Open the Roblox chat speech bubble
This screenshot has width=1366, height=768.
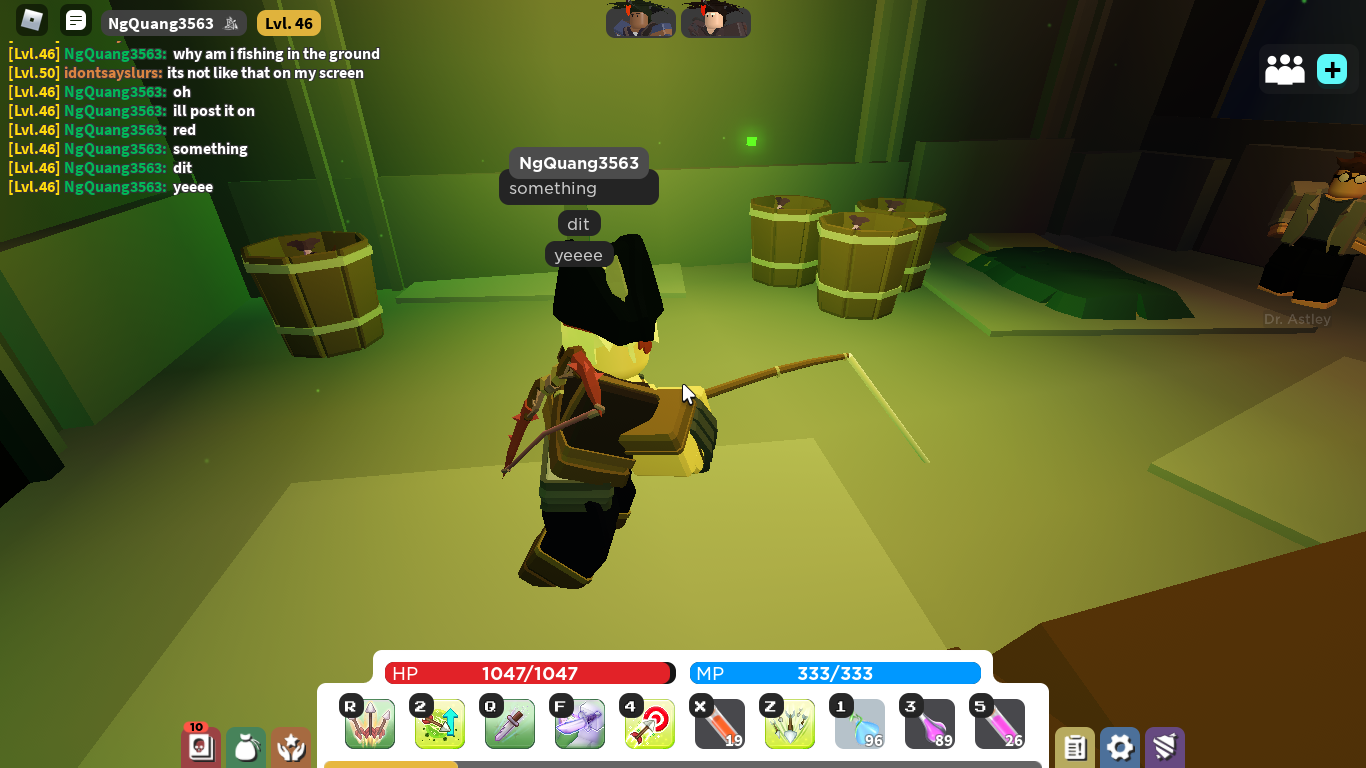(76, 19)
